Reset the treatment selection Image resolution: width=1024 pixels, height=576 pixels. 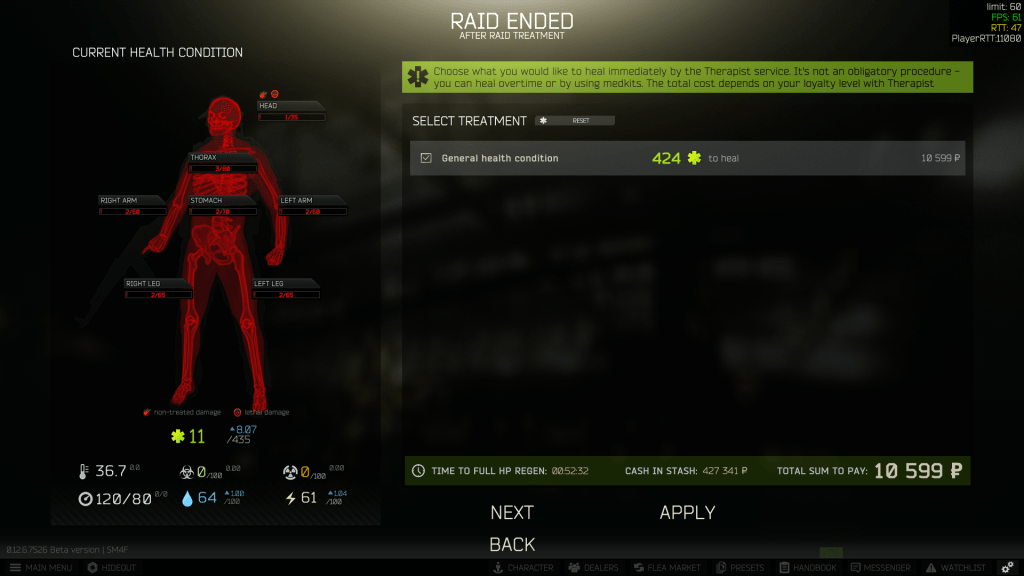pyautogui.click(x=575, y=121)
